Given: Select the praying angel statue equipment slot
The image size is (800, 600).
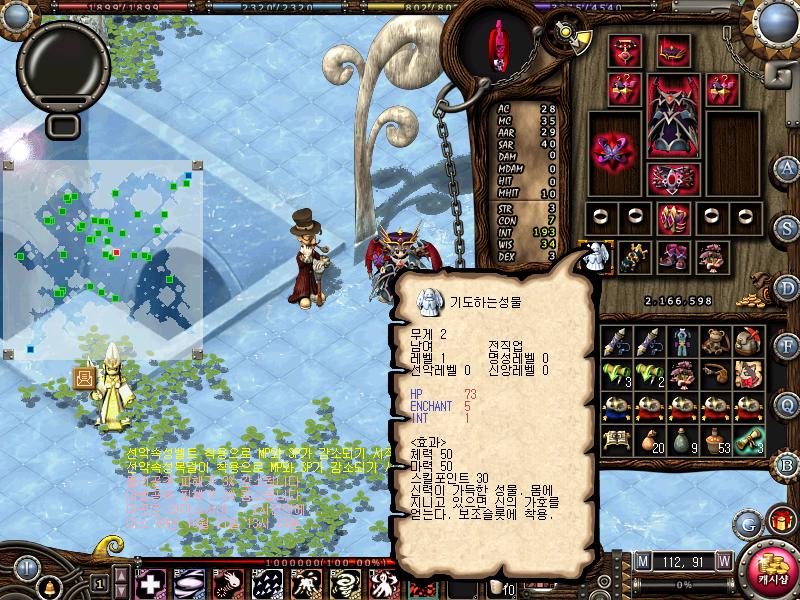Looking at the screenshot, I should click(x=596, y=257).
